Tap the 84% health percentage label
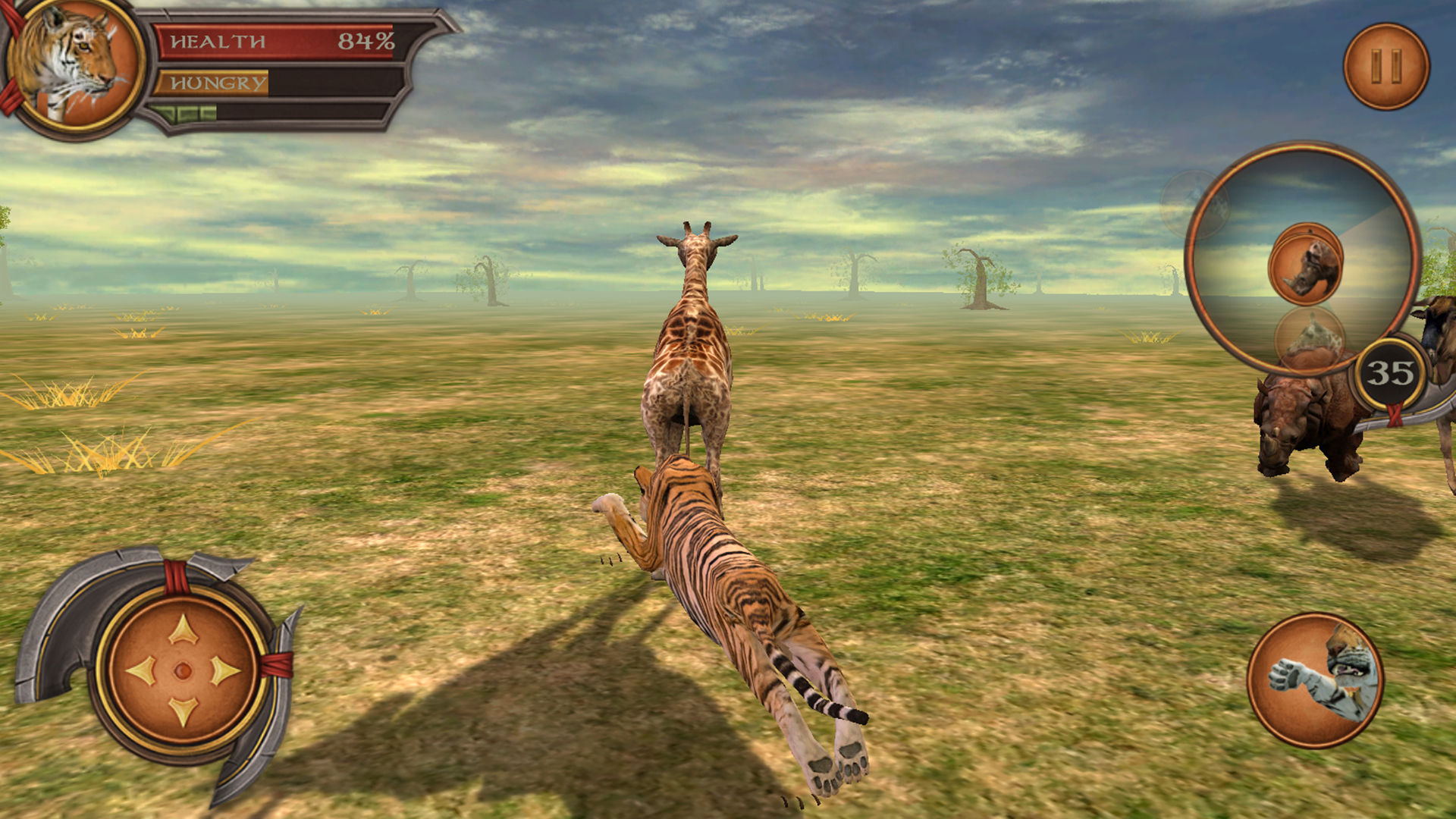 [x=367, y=39]
